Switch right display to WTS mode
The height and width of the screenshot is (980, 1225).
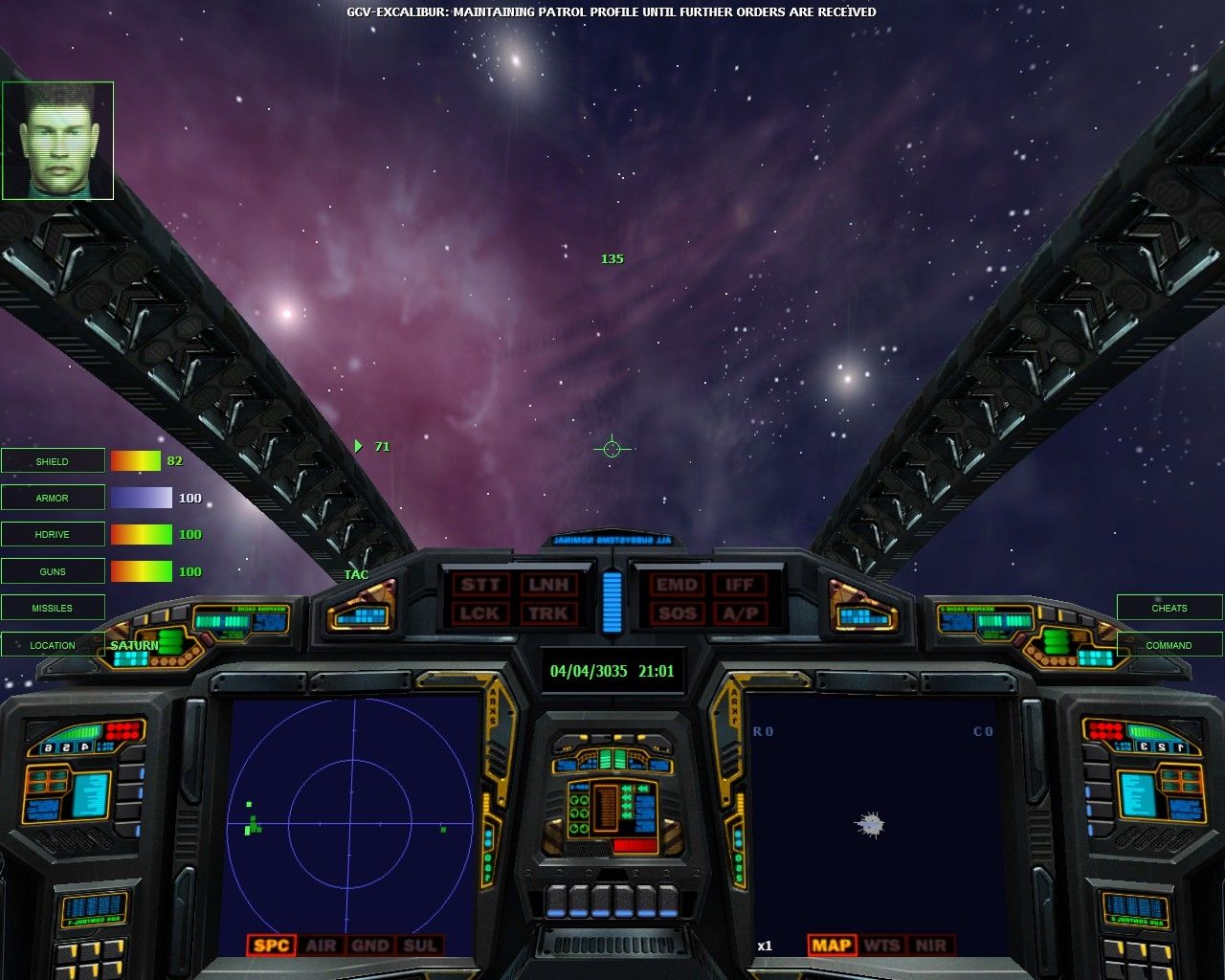tap(880, 946)
